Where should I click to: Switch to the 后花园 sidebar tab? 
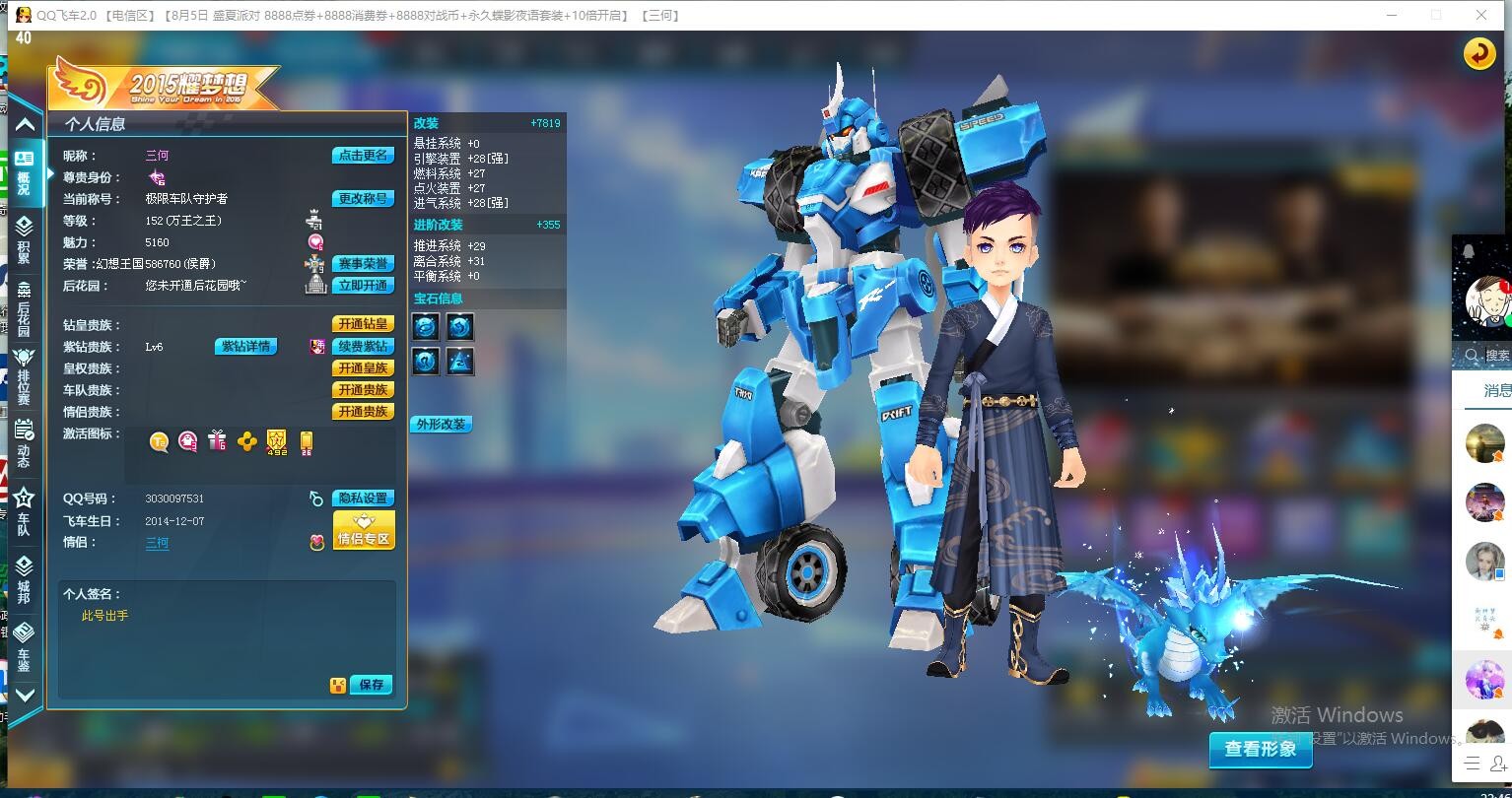coord(24,309)
